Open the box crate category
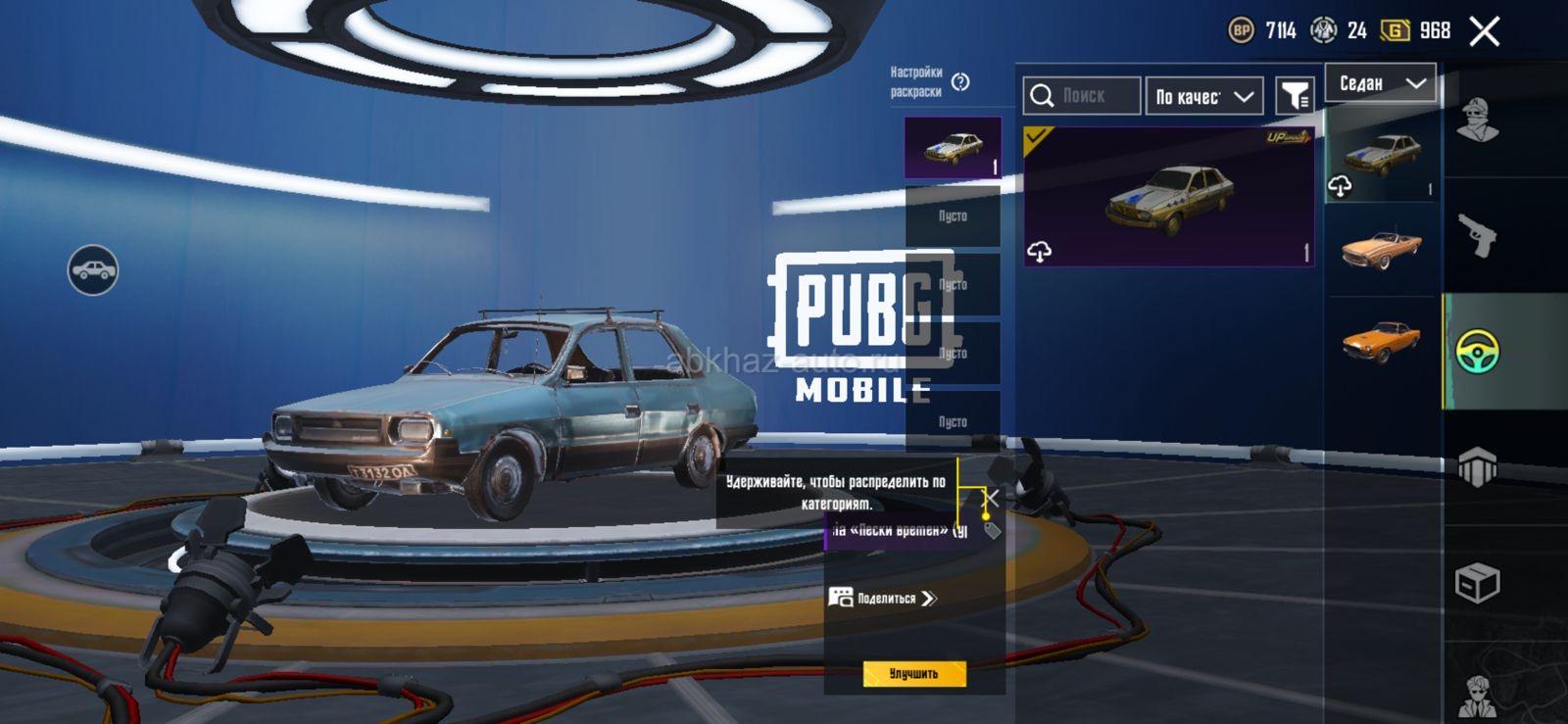The height and width of the screenshot is (724, 1568). [x=1477, y=584]
